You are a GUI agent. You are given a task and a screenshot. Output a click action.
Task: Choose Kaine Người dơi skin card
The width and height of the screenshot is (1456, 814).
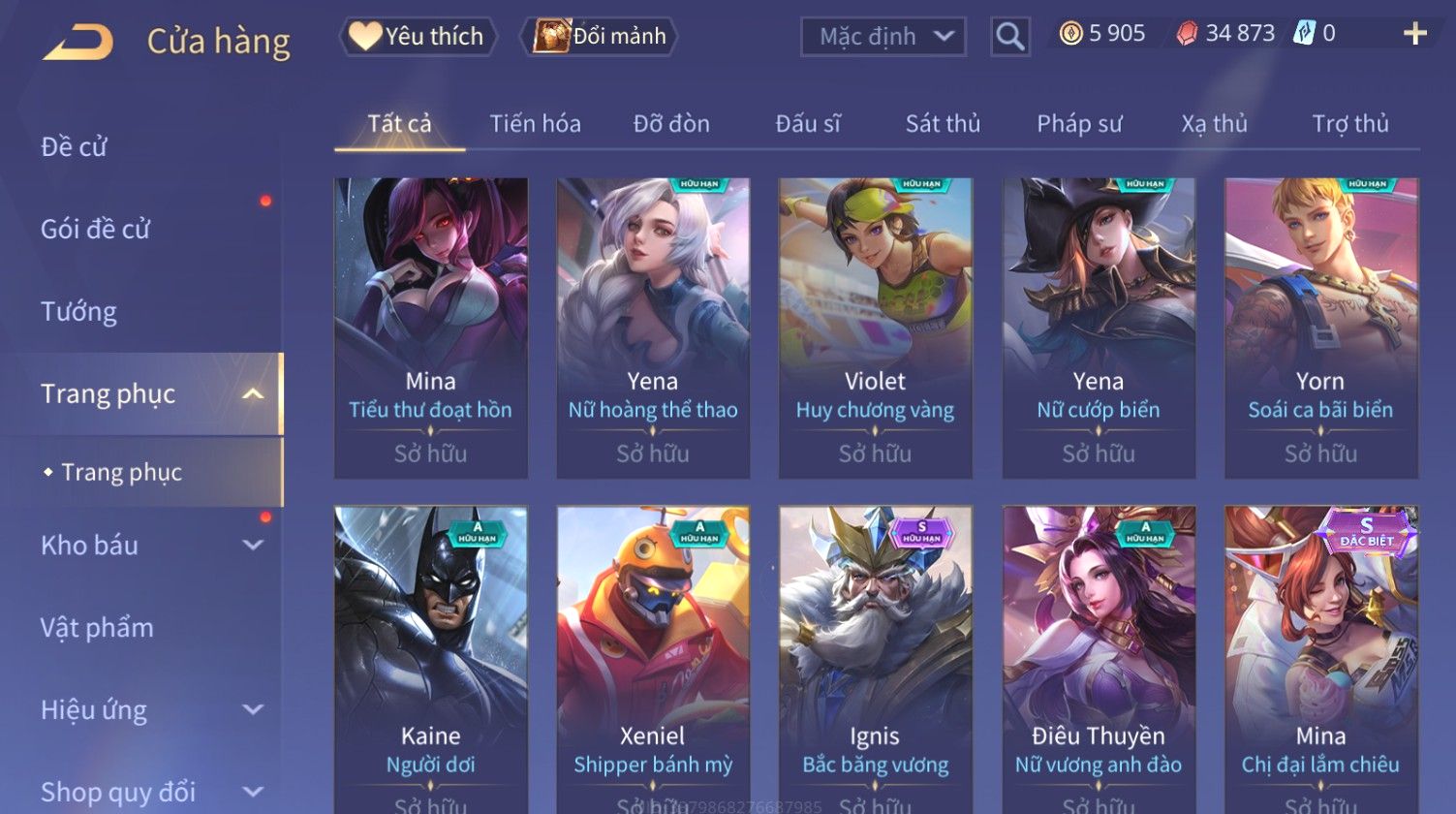[x=431, y=659]
